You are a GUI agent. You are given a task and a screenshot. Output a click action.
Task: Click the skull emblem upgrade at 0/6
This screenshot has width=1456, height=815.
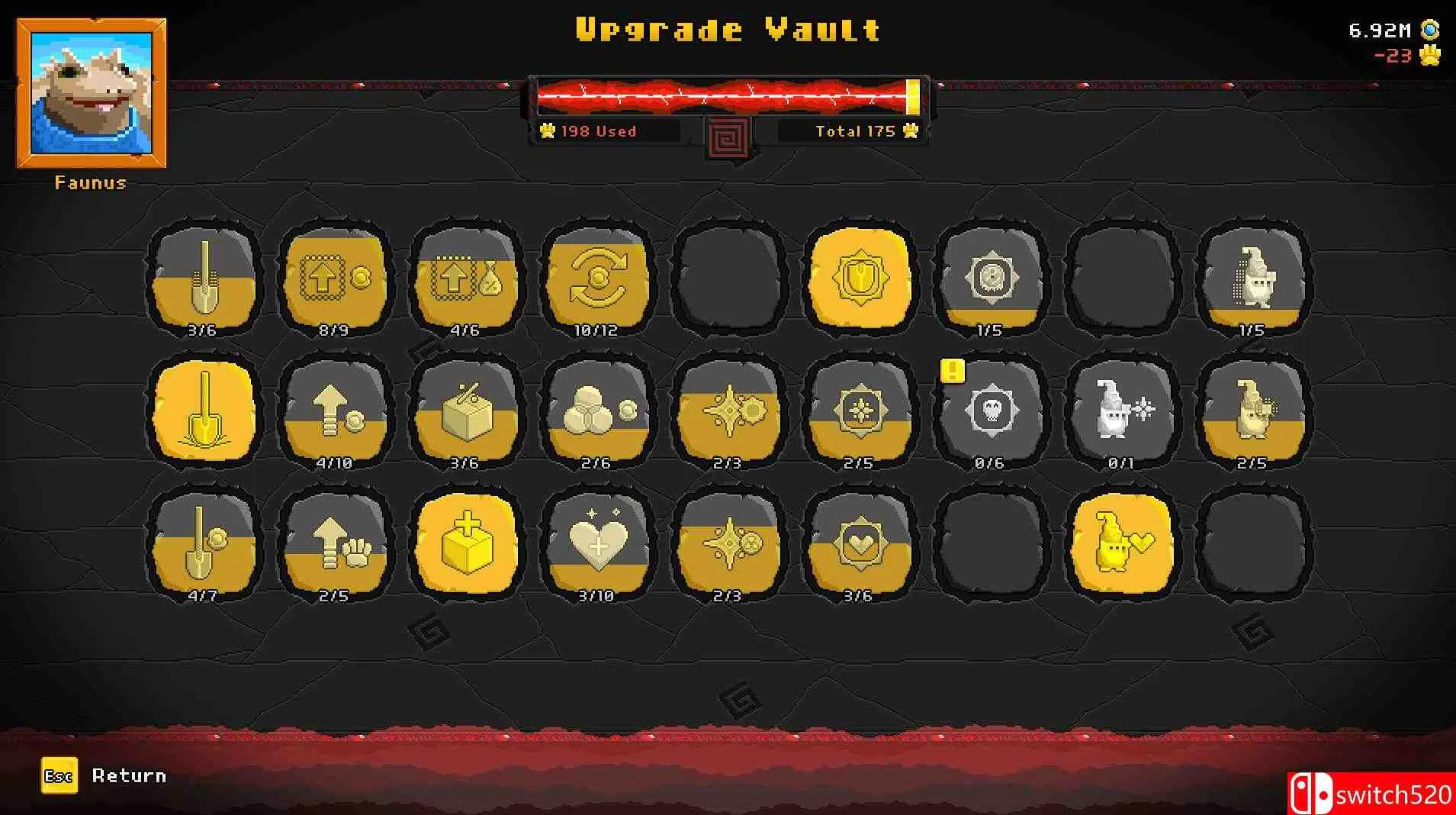[x=991, y=412]
